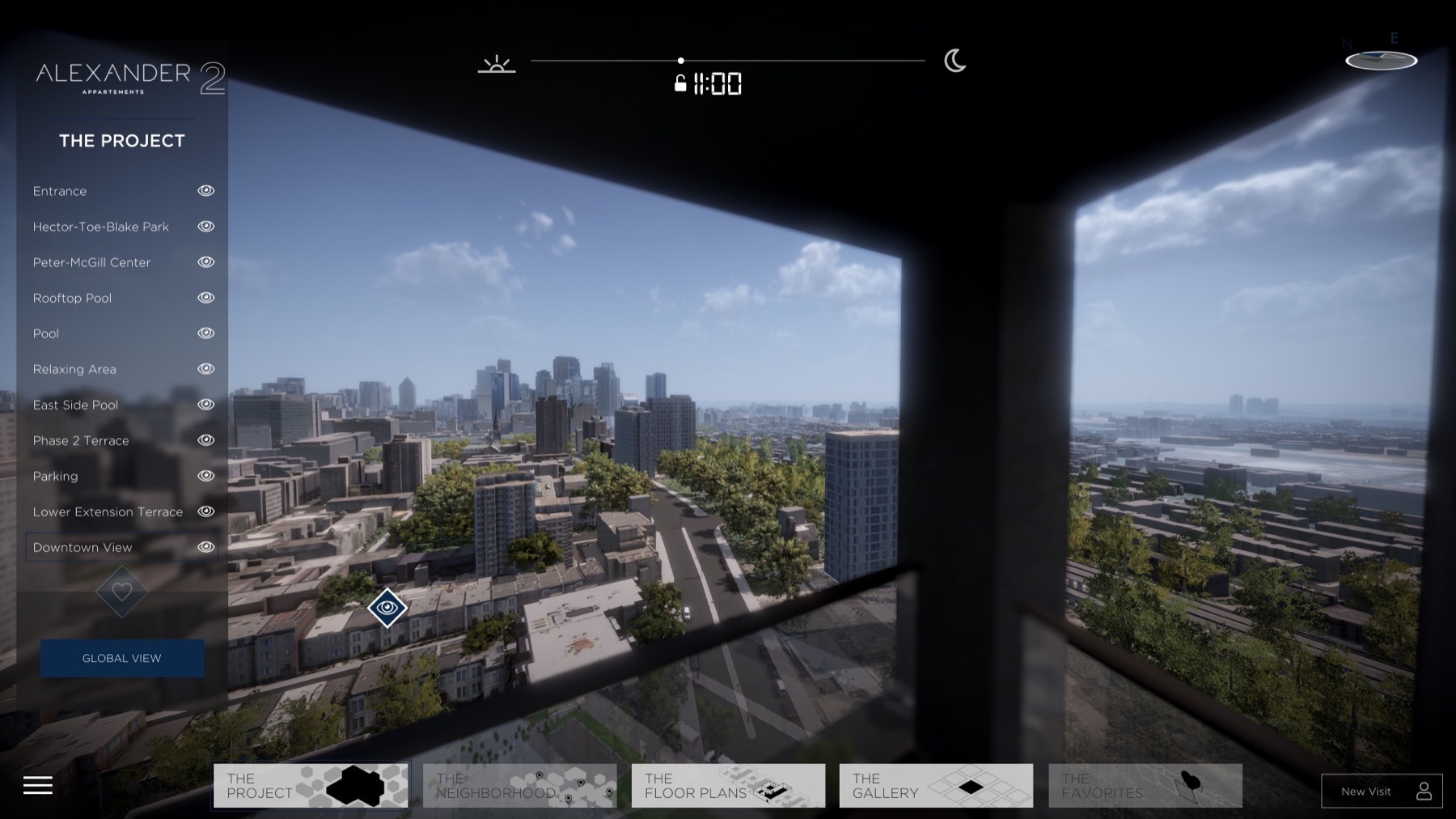View the East Side Pool
This screenshot has height=819, width=1456.
coord(75,405)
